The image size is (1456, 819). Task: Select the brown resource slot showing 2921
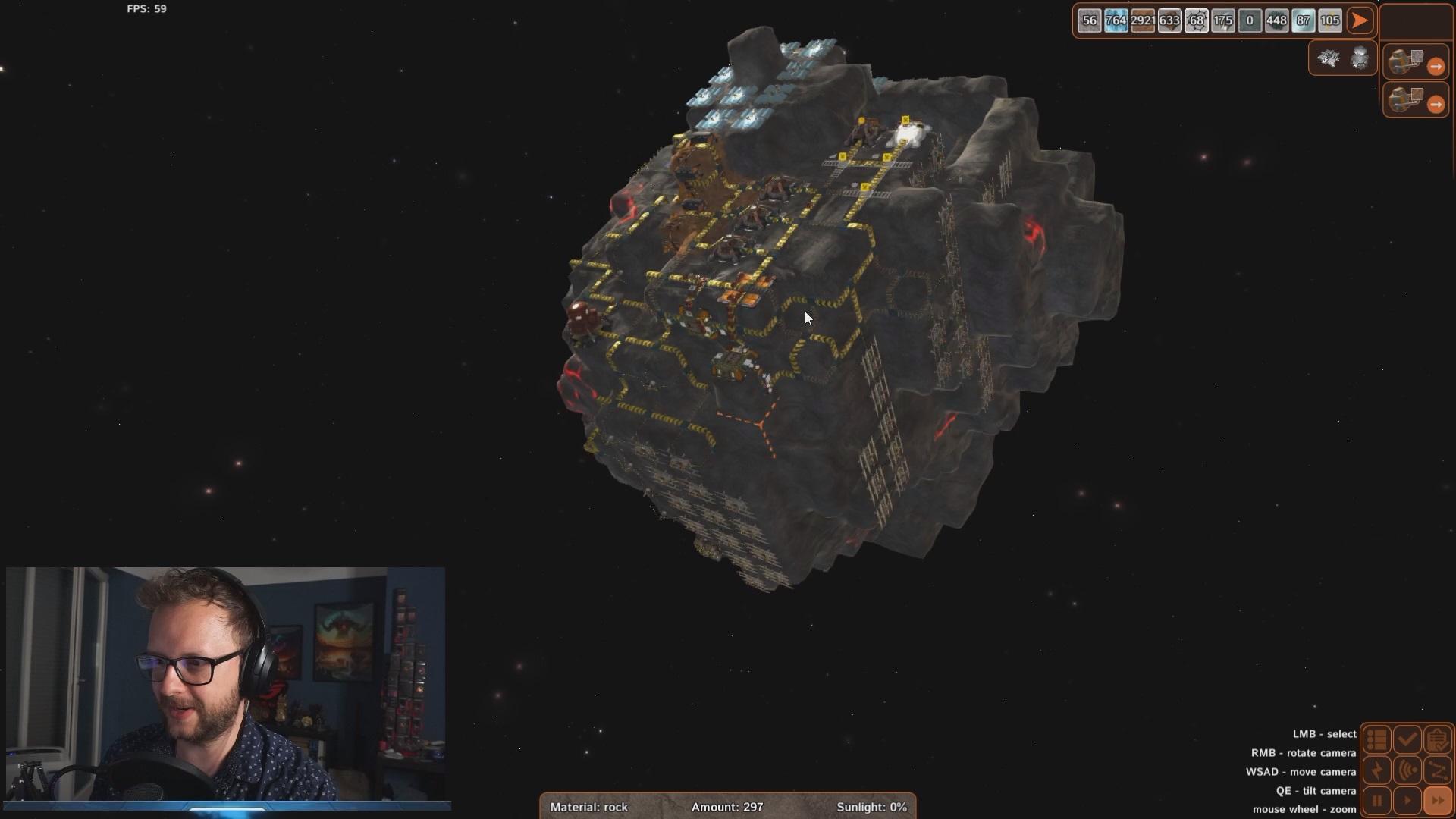point(1142,20)
